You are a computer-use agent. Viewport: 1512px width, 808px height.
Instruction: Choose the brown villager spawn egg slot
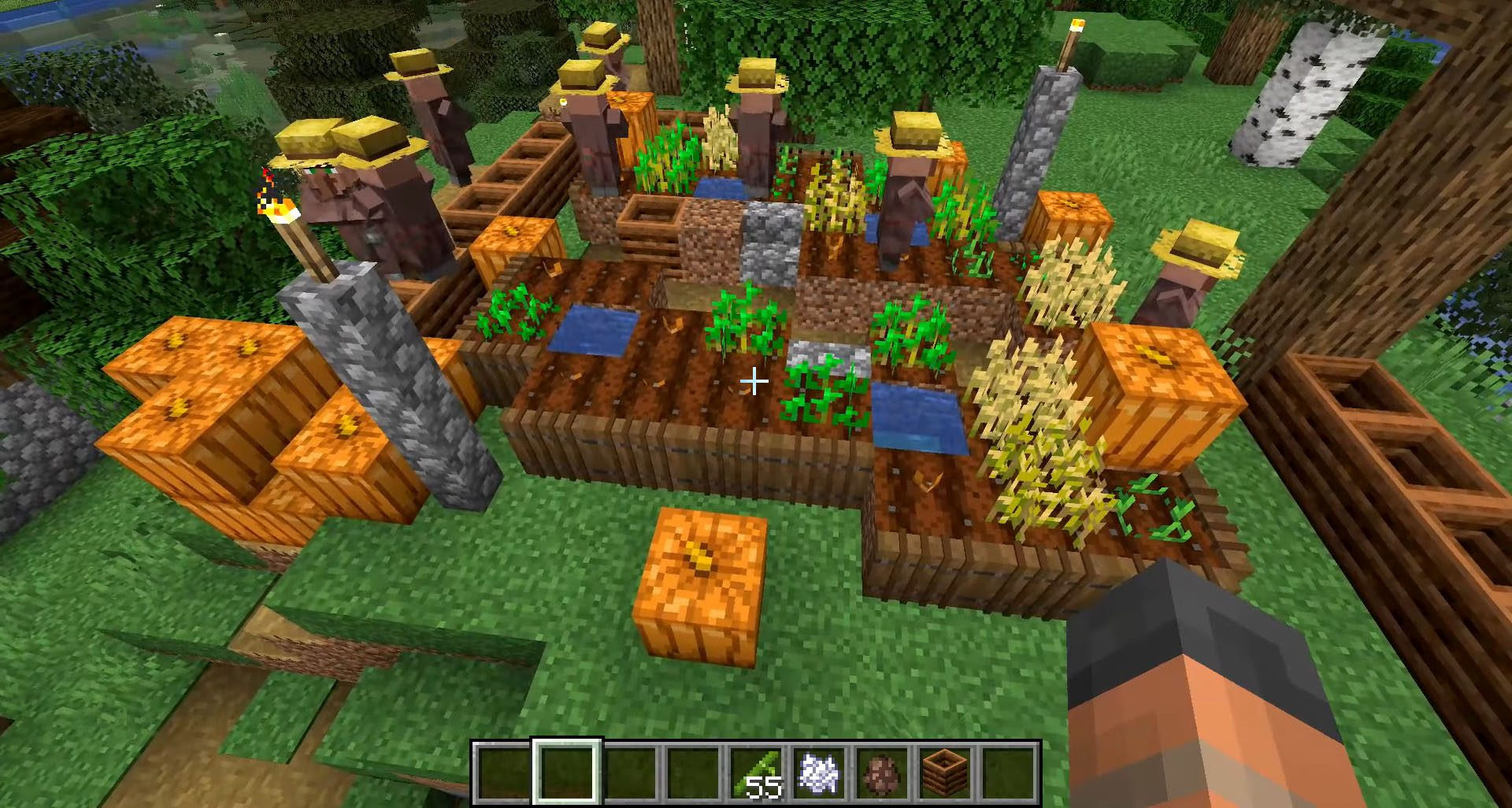[x=882, y=773]
